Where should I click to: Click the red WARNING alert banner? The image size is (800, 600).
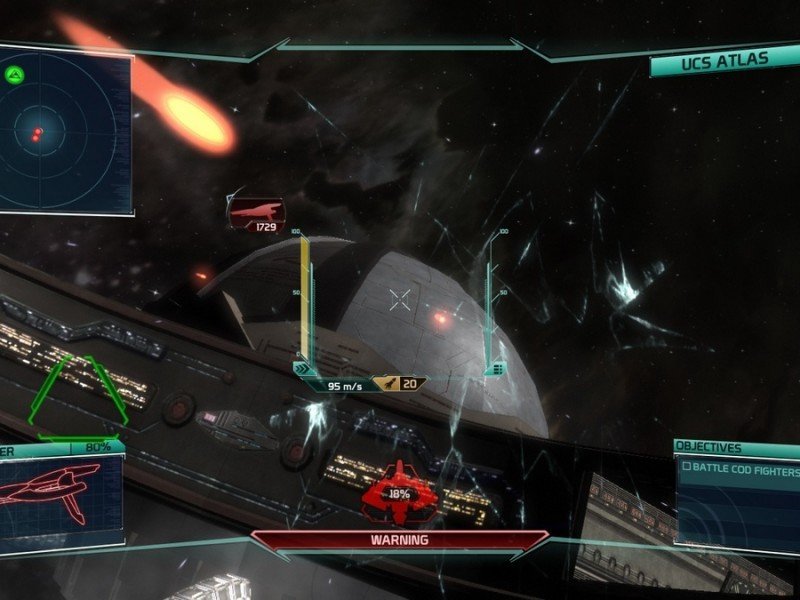click(399, 540)
